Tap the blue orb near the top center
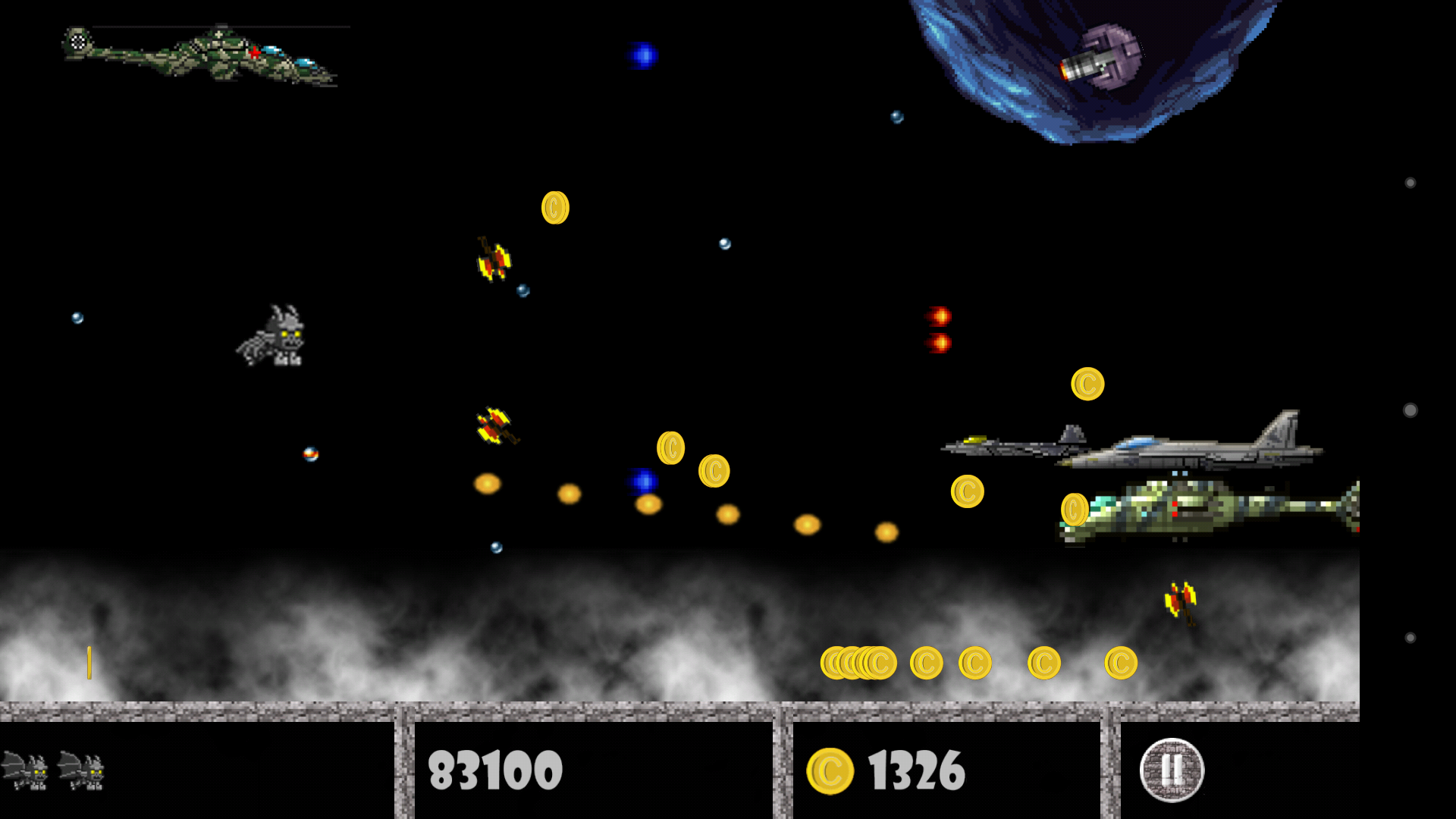This screenshot has height=819, width=1456. pos(643,55)
